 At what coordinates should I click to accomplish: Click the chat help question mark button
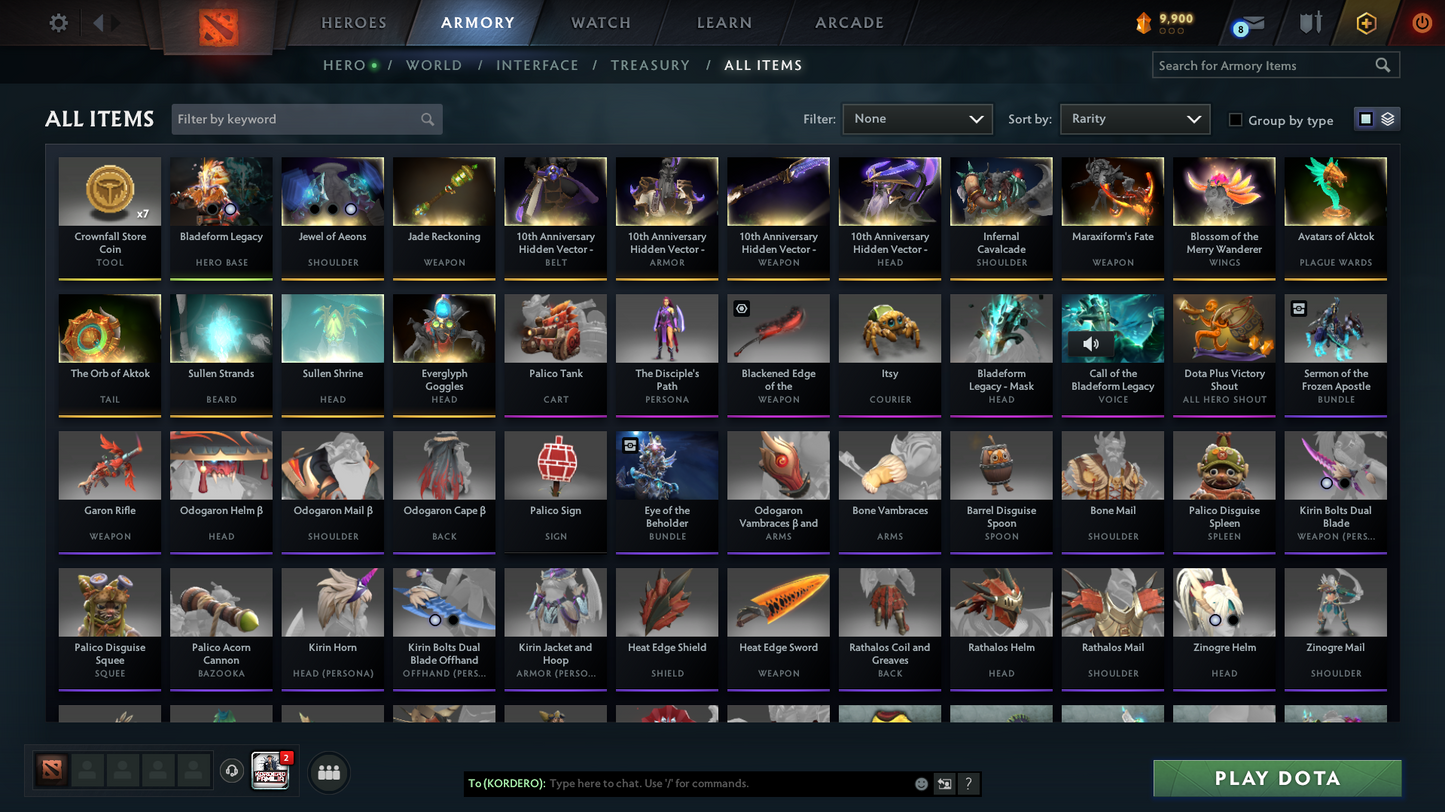[967, 784]
